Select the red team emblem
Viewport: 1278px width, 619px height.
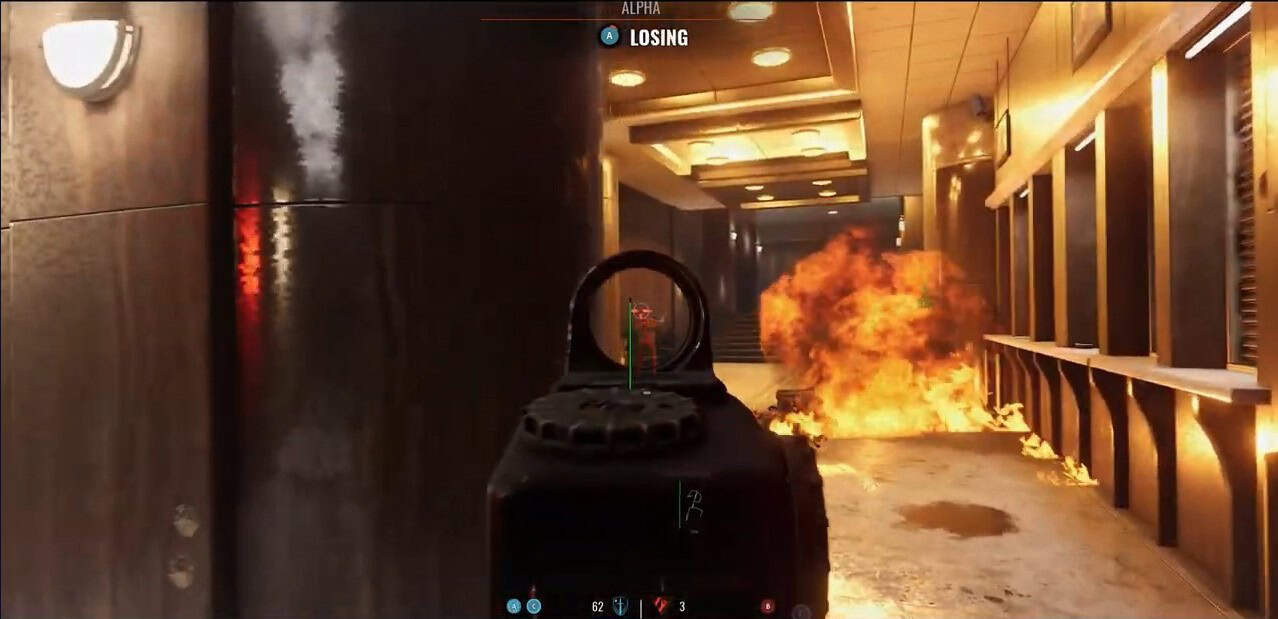click(x=661, y=605)
